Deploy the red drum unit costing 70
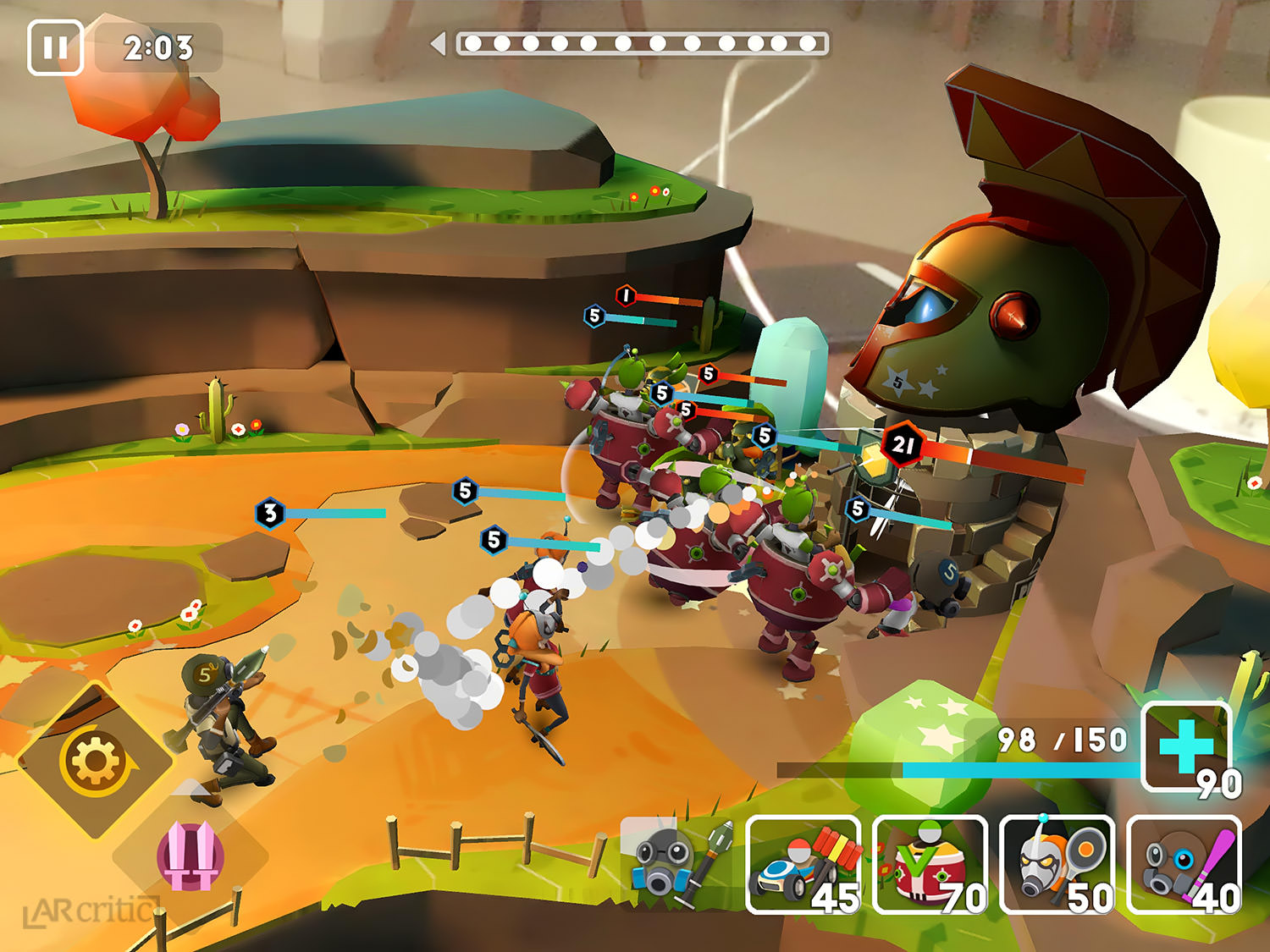 coord(930,865)
